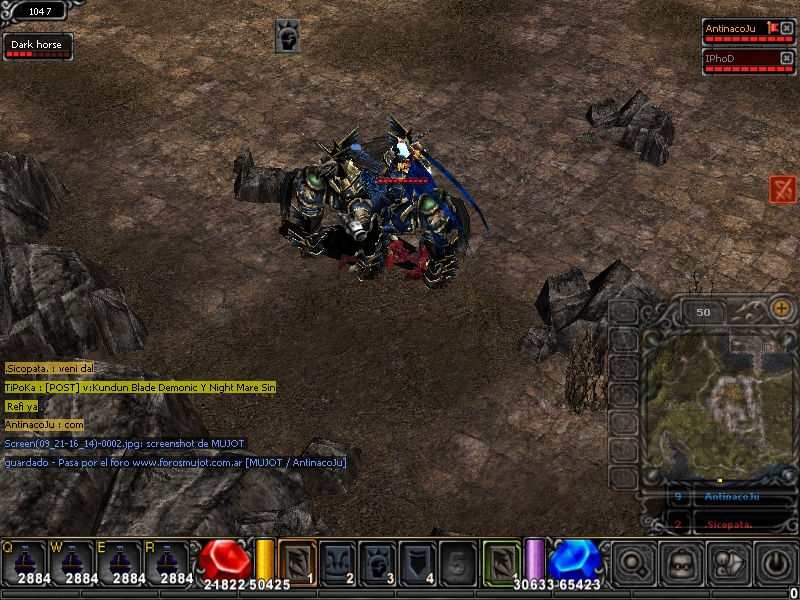Select .Sicopata. in the ranking list
Screen dimensions: 800x600
[728, 524]
